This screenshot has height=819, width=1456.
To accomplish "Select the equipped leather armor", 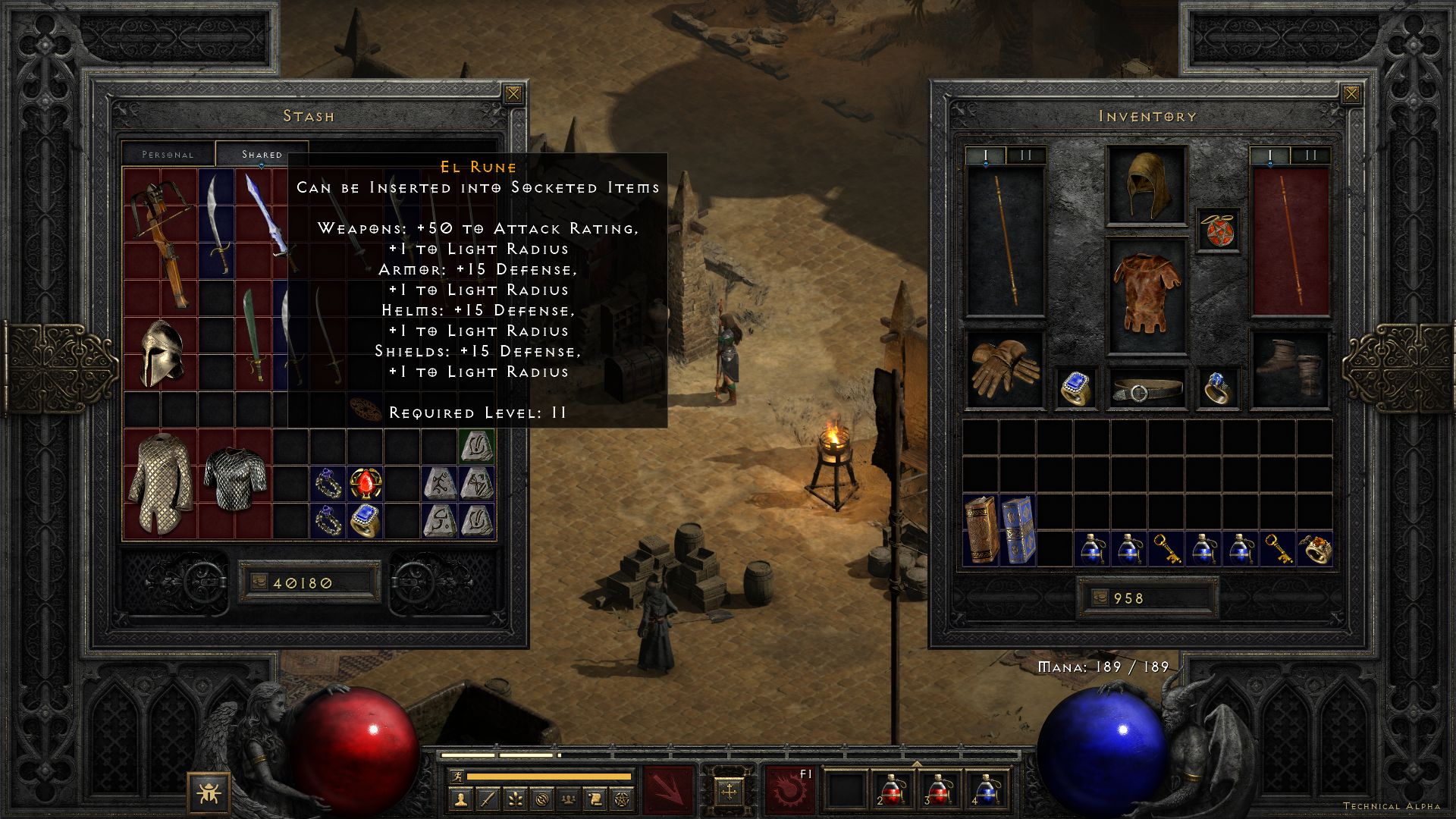I will pos(1146,295).
